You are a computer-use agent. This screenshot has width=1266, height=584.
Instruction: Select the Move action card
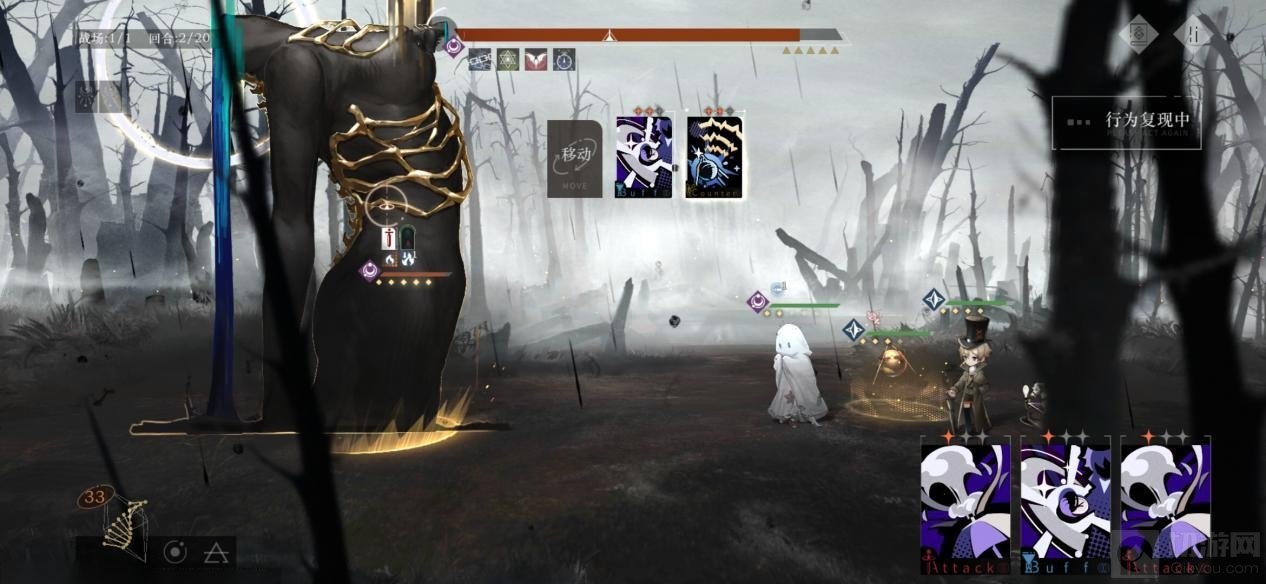pyautogui.click(x=575, y=158)
